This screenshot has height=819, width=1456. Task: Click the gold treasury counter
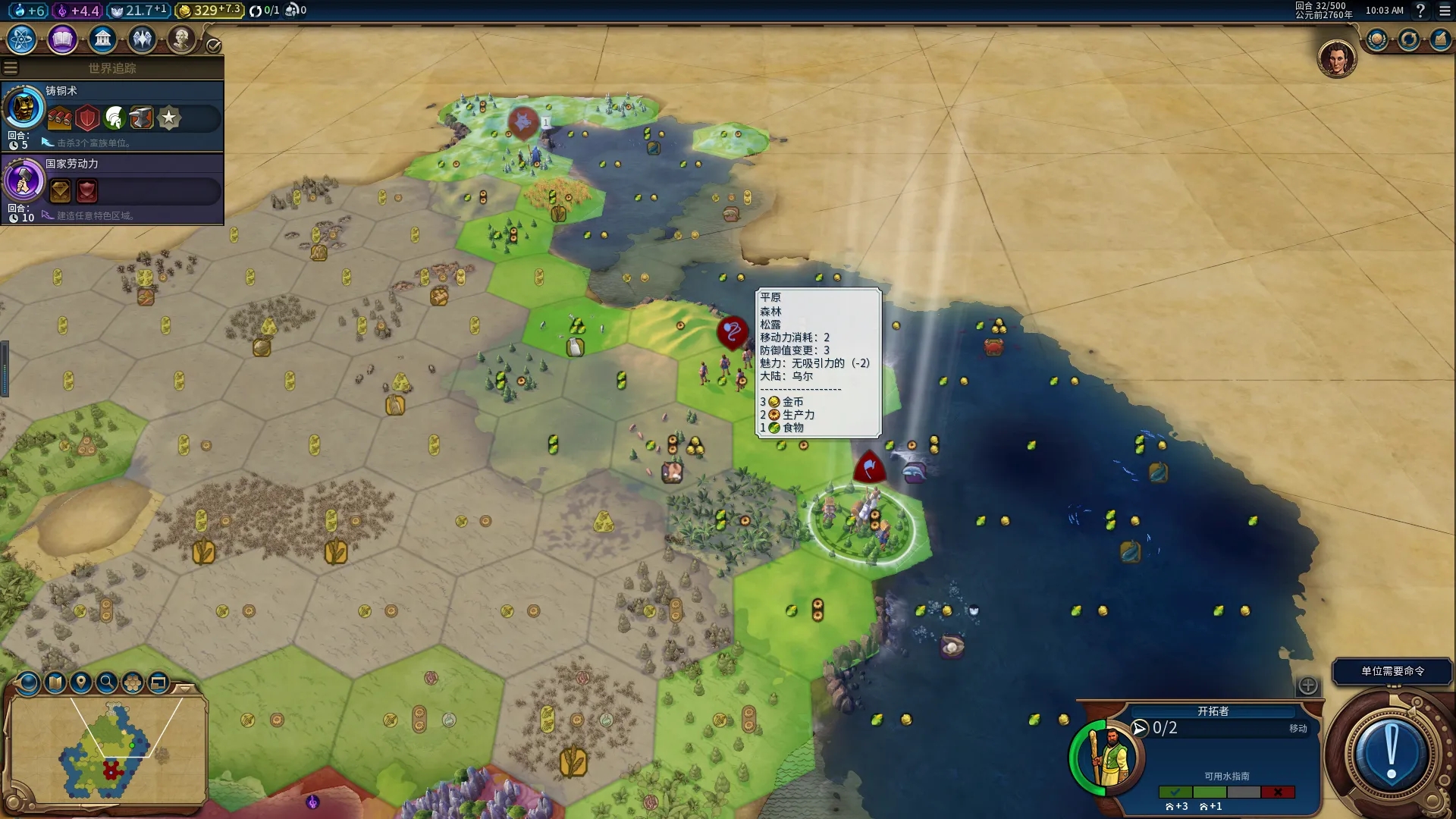[209, 11]
